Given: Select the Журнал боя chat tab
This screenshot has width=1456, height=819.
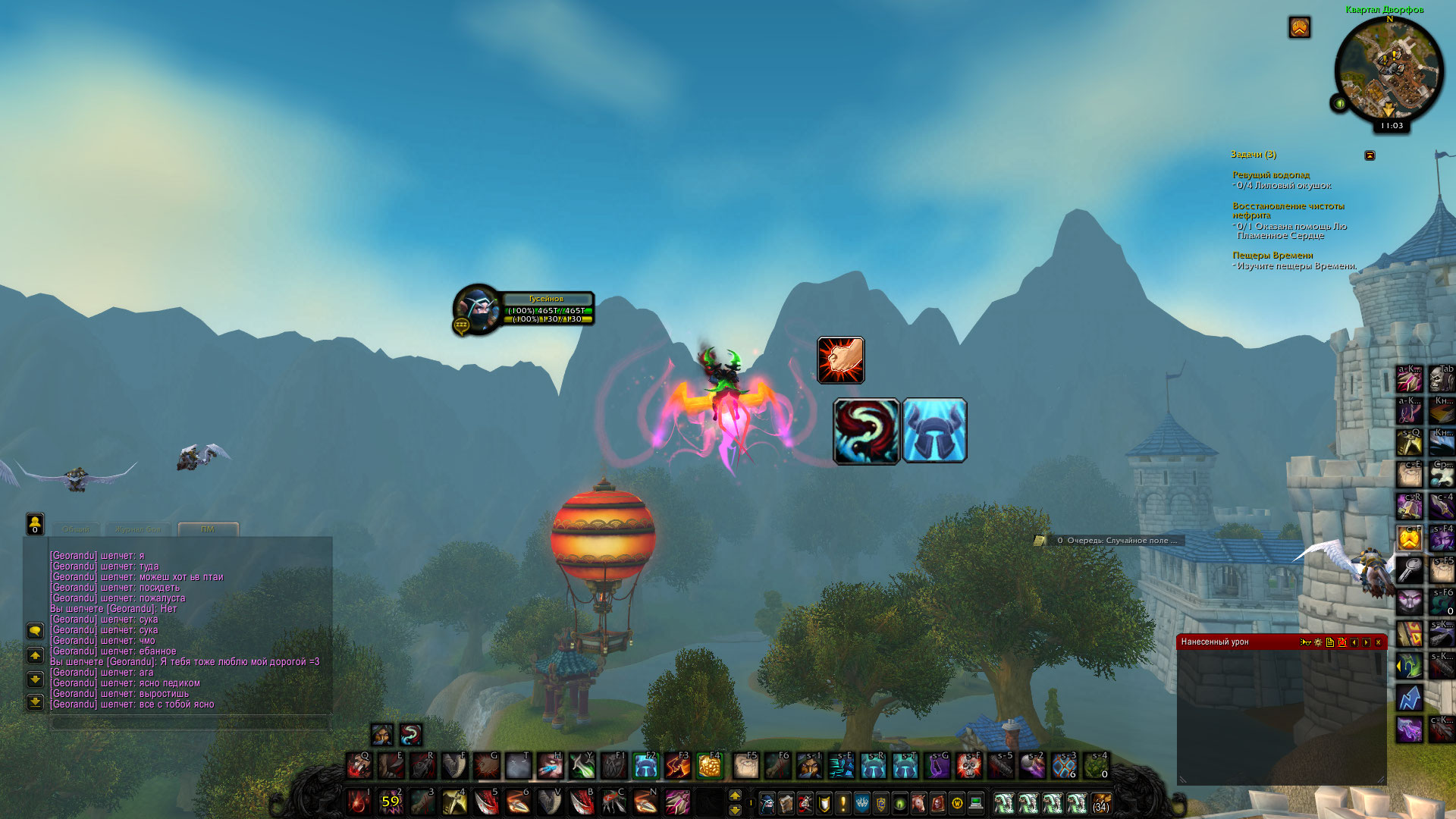Looking at the screenshot, I should click(x=138, y=529).
